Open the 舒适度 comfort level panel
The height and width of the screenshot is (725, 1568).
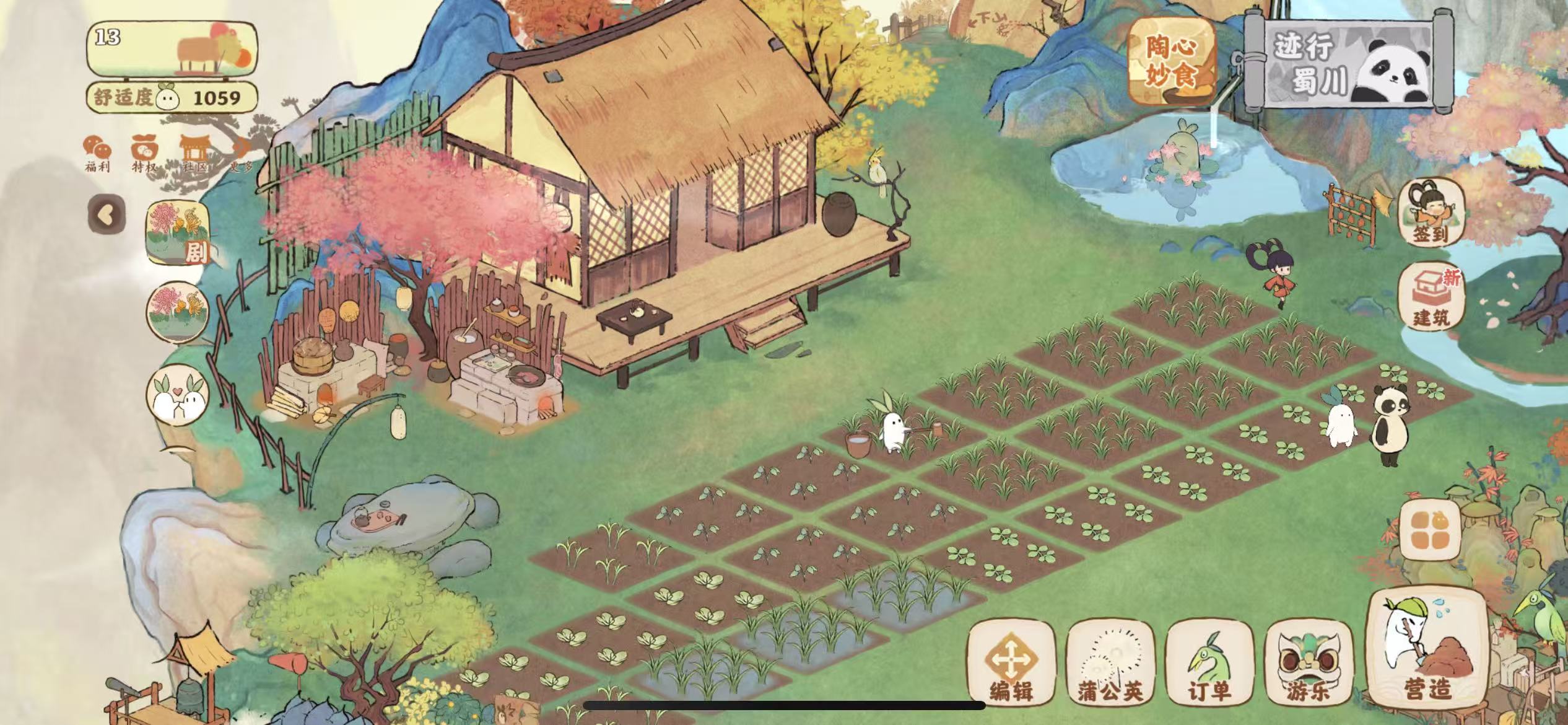click(x=172, y=97)
